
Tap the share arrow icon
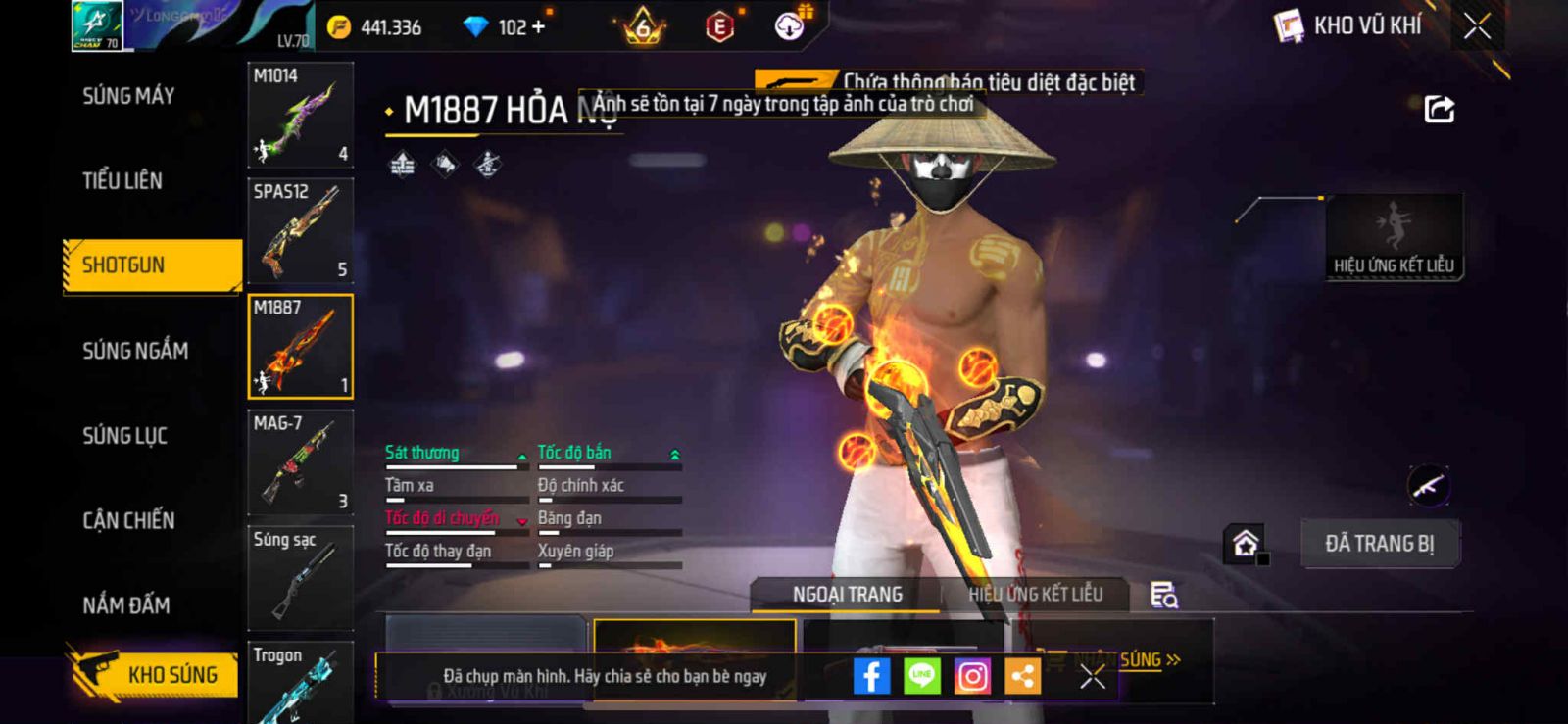1439,109
